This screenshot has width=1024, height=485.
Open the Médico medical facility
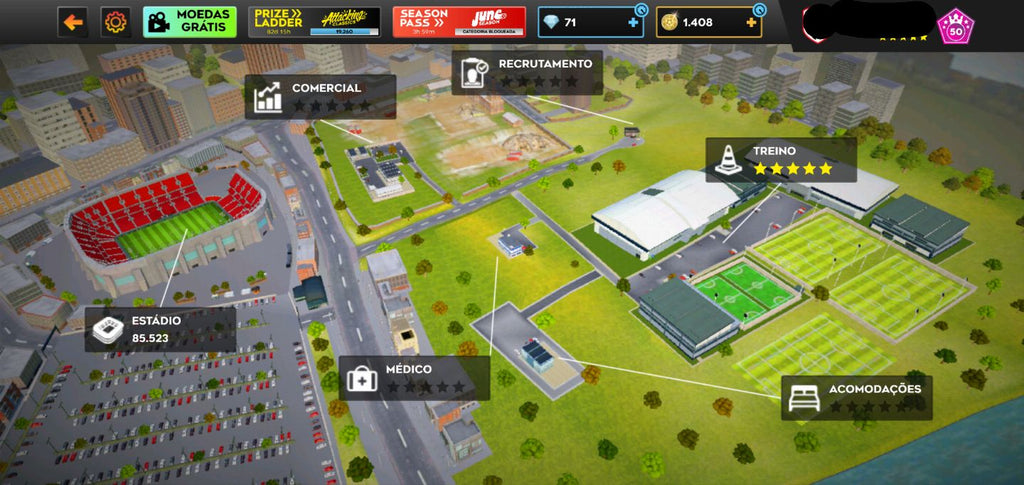coord(413,378)
